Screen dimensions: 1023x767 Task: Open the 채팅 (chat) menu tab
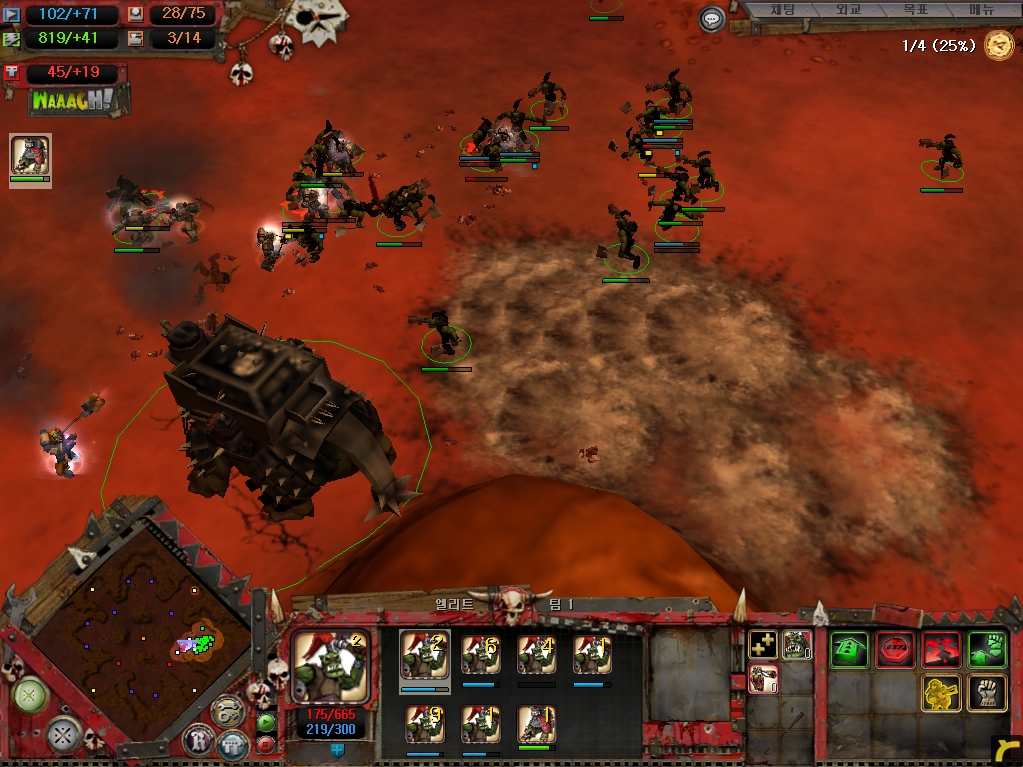(x=783, y=10)
